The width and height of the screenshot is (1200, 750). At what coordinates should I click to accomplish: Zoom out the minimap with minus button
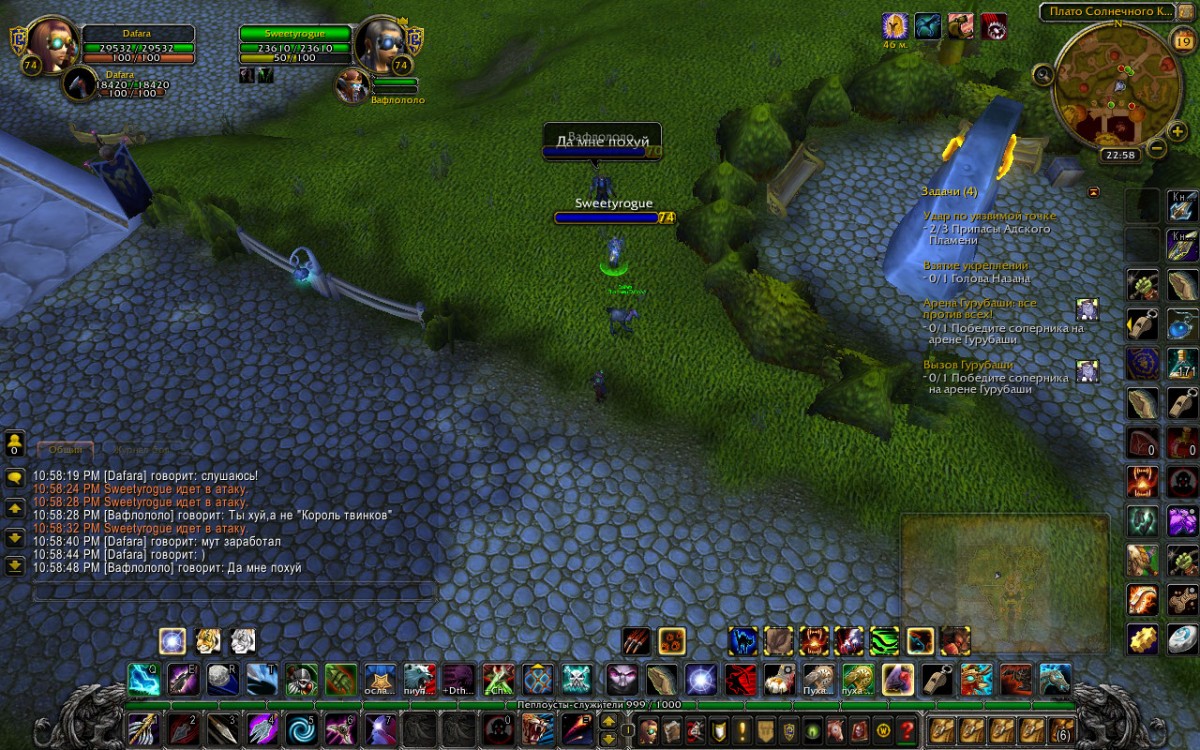(1156, 148)
